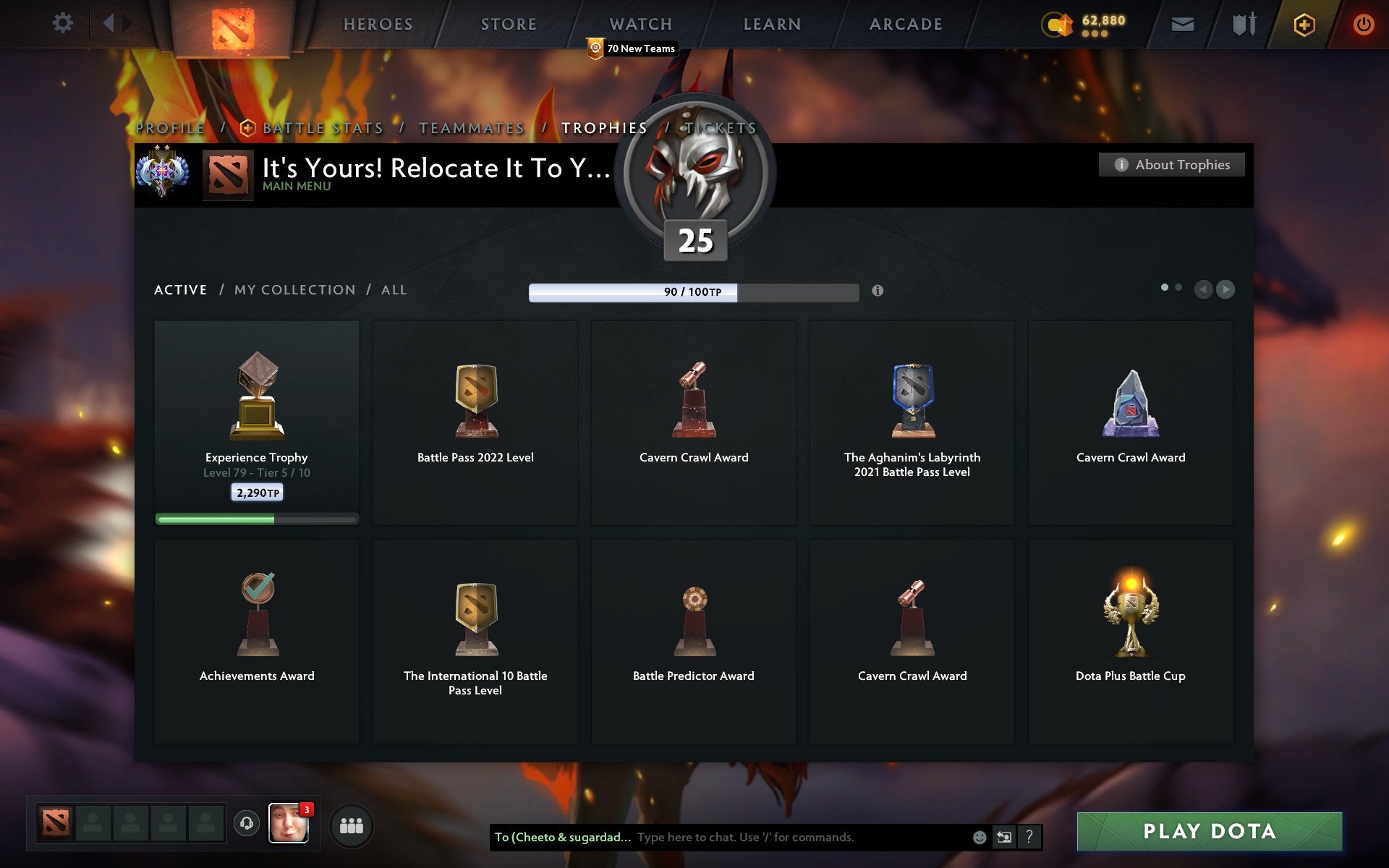Click the Shard balance coin icon
The width and height of the screenshot is (1389, 868).
[1056, 22]
